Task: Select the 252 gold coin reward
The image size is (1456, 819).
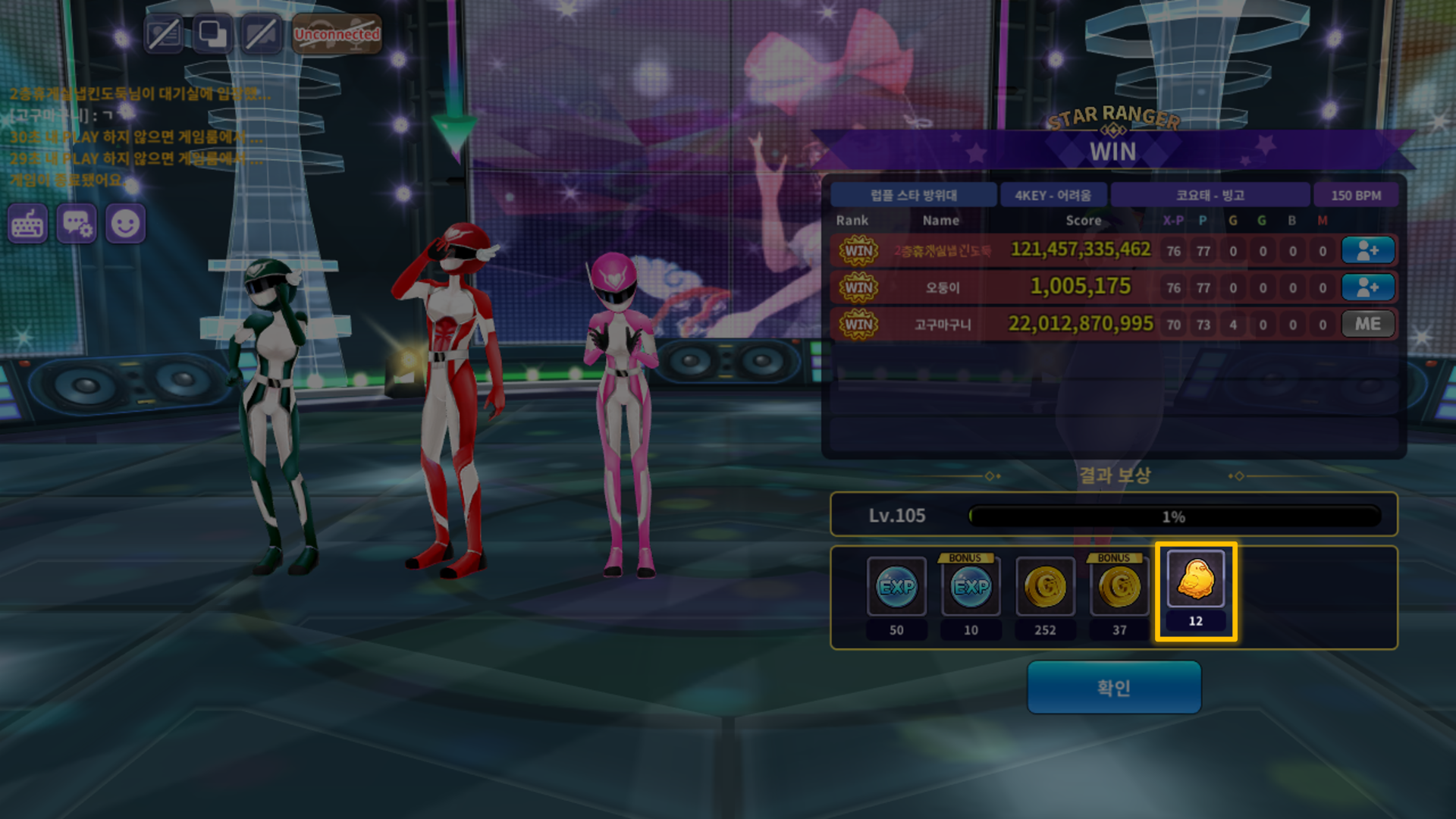Action: 1045,587
